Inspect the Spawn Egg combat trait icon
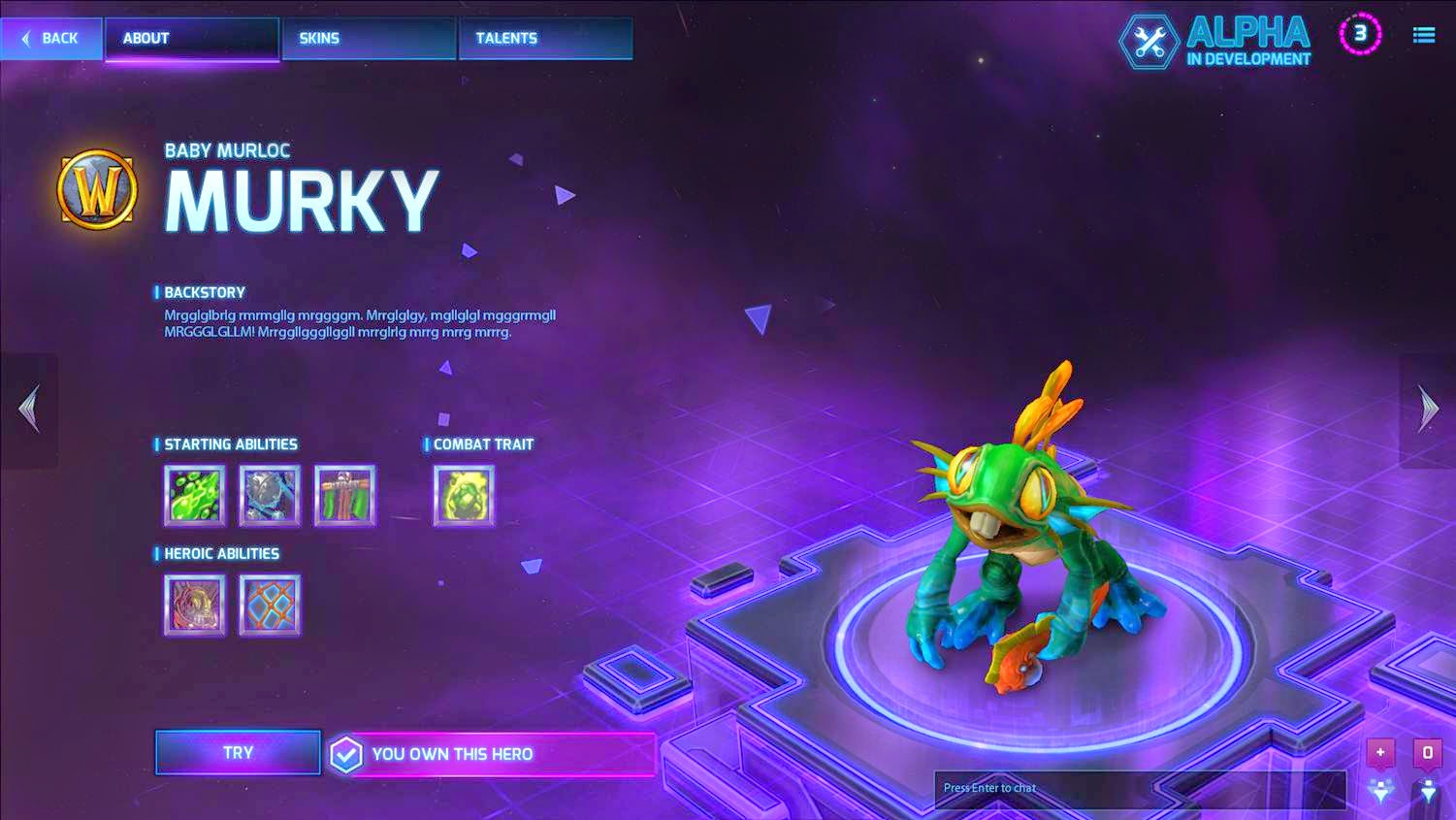Viewport: 1456px width, 820px height. (x=464, y=495)
